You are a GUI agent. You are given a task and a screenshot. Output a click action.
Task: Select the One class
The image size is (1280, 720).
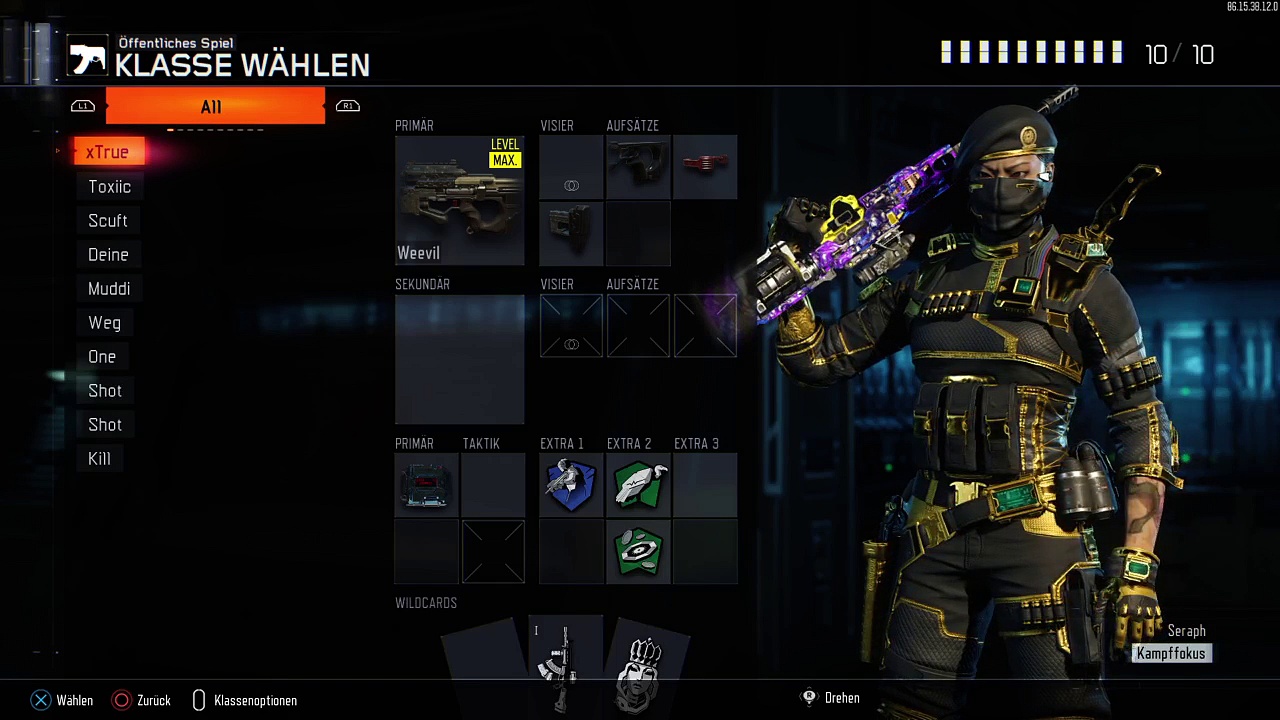[x=102, y=357]
